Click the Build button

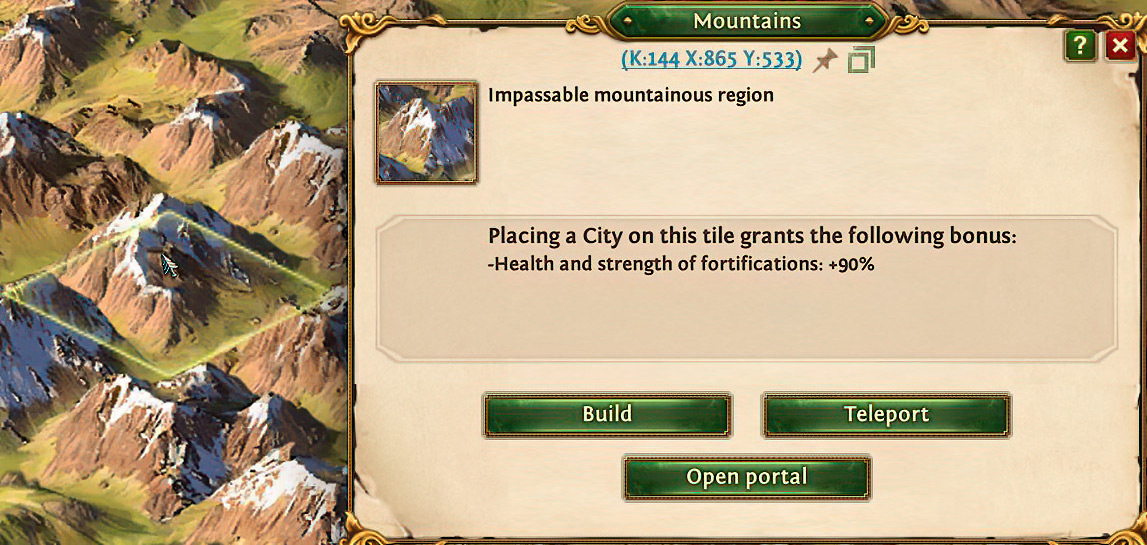coord(607,414)
